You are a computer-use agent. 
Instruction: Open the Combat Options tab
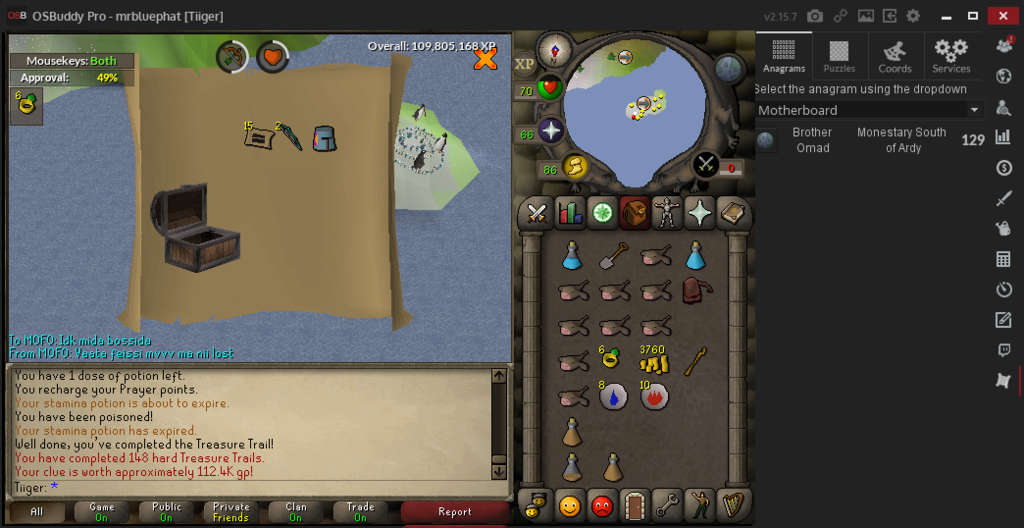coord(536,212)
